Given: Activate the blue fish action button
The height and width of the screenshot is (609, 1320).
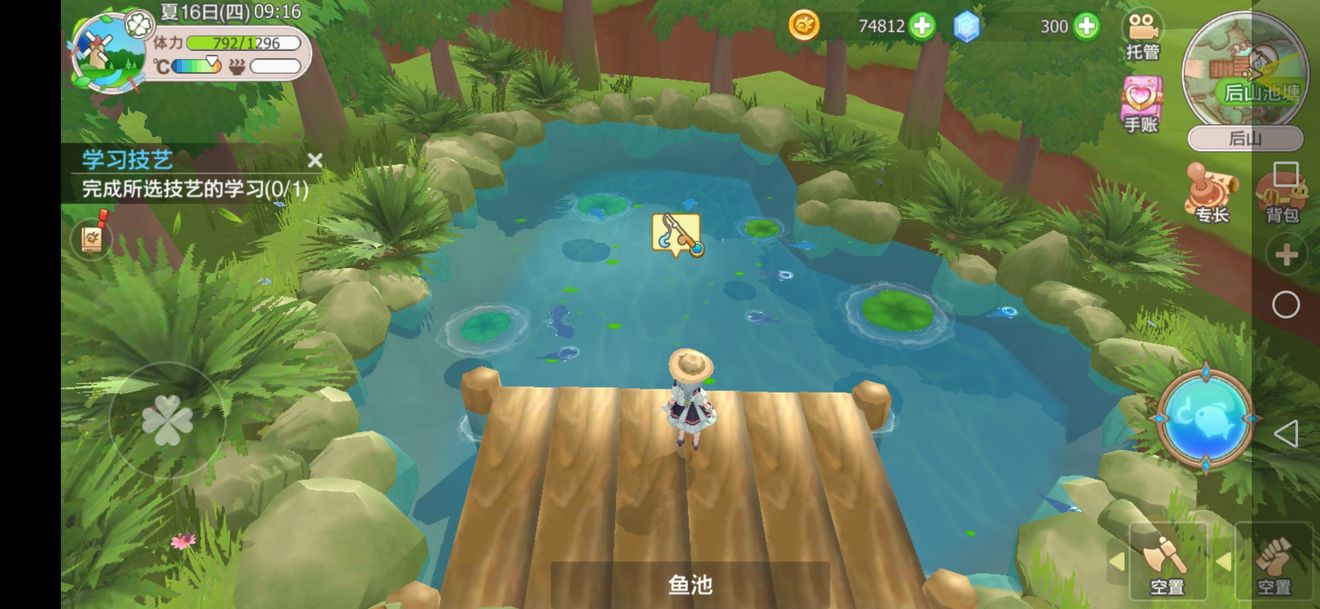Looking at the screenshot, I should click(x=1205, y=418).
